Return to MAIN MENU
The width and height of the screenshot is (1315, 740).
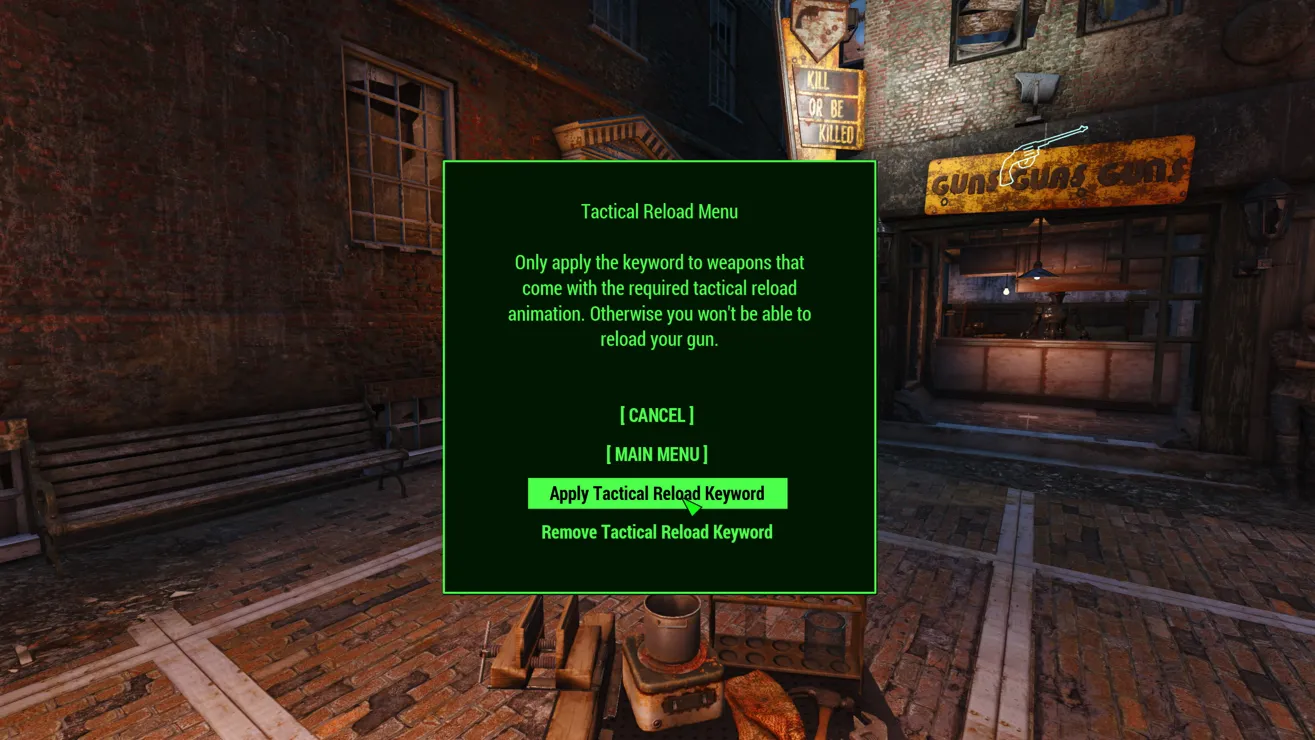click(x=656, y=454)
